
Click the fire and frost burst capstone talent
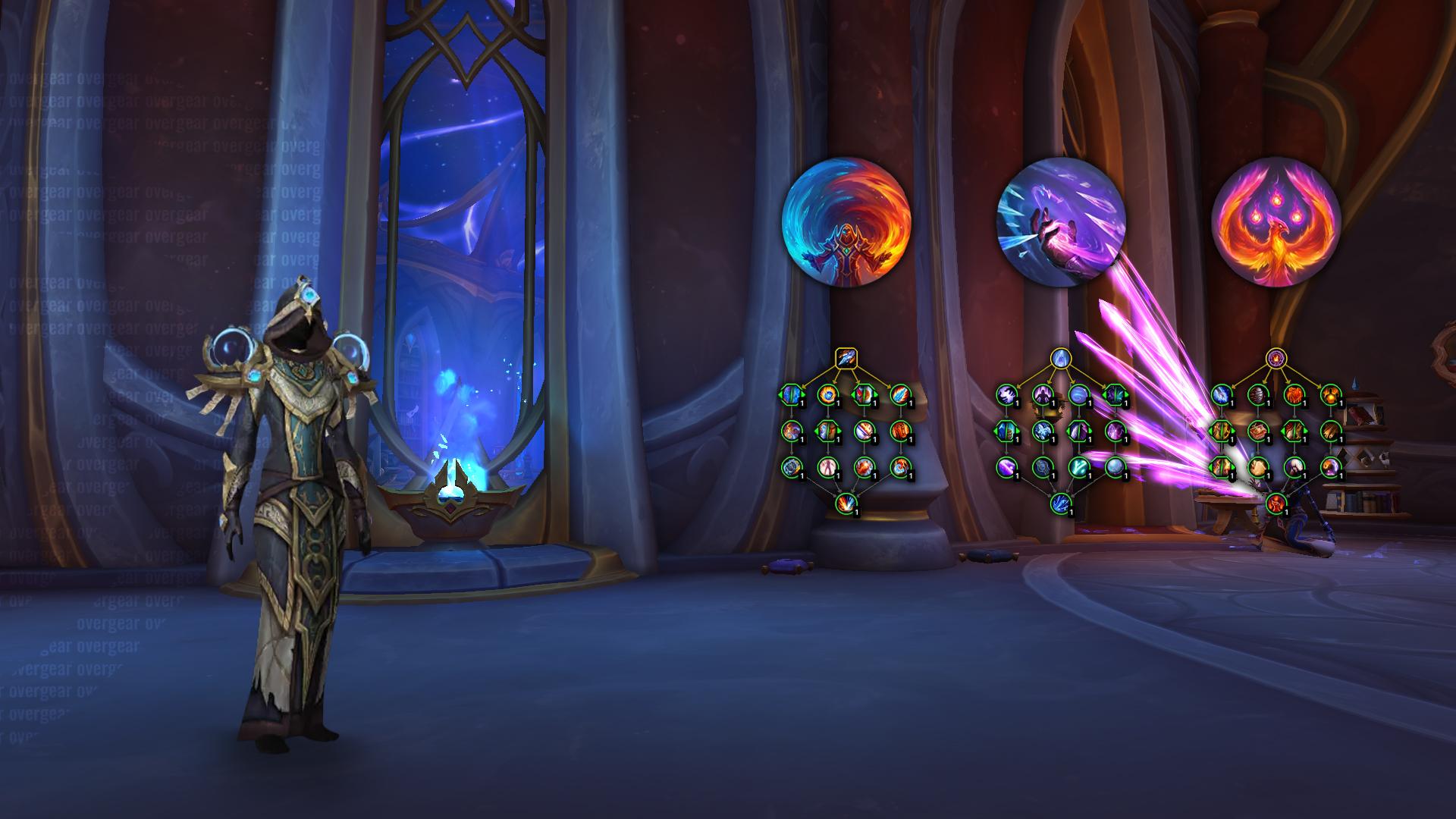(846, 502)
